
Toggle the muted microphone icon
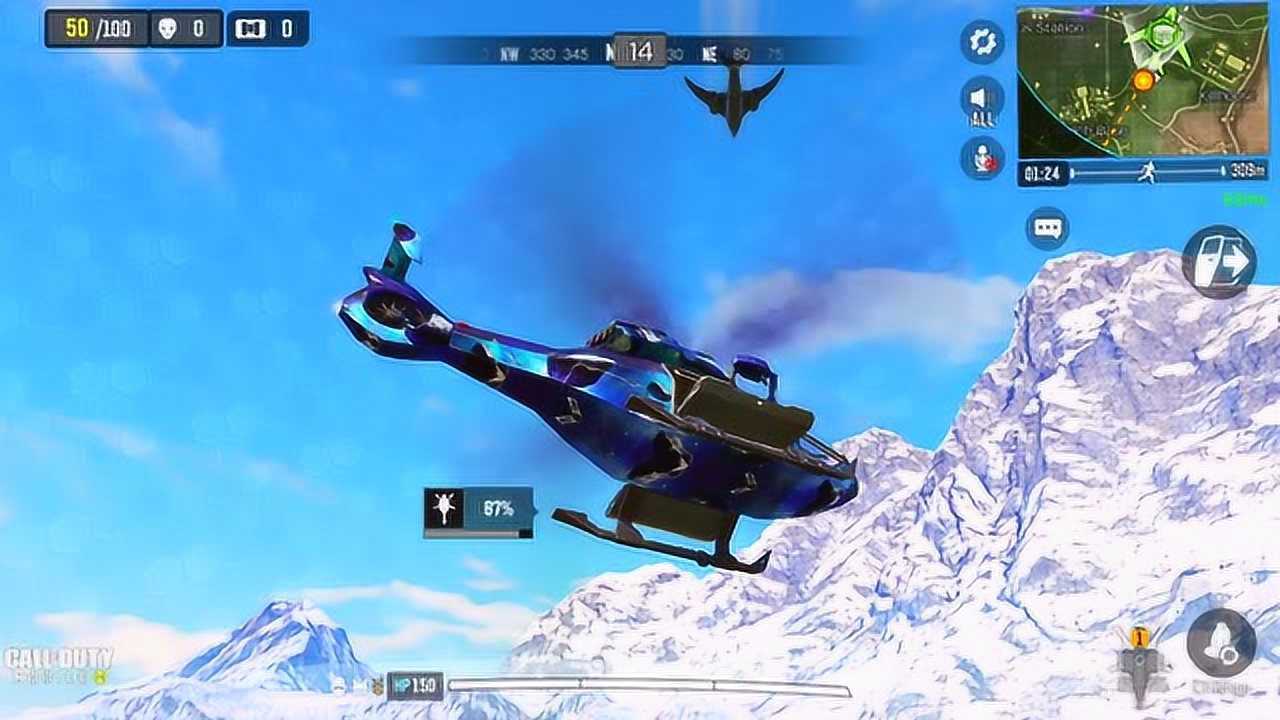(982, 159)
